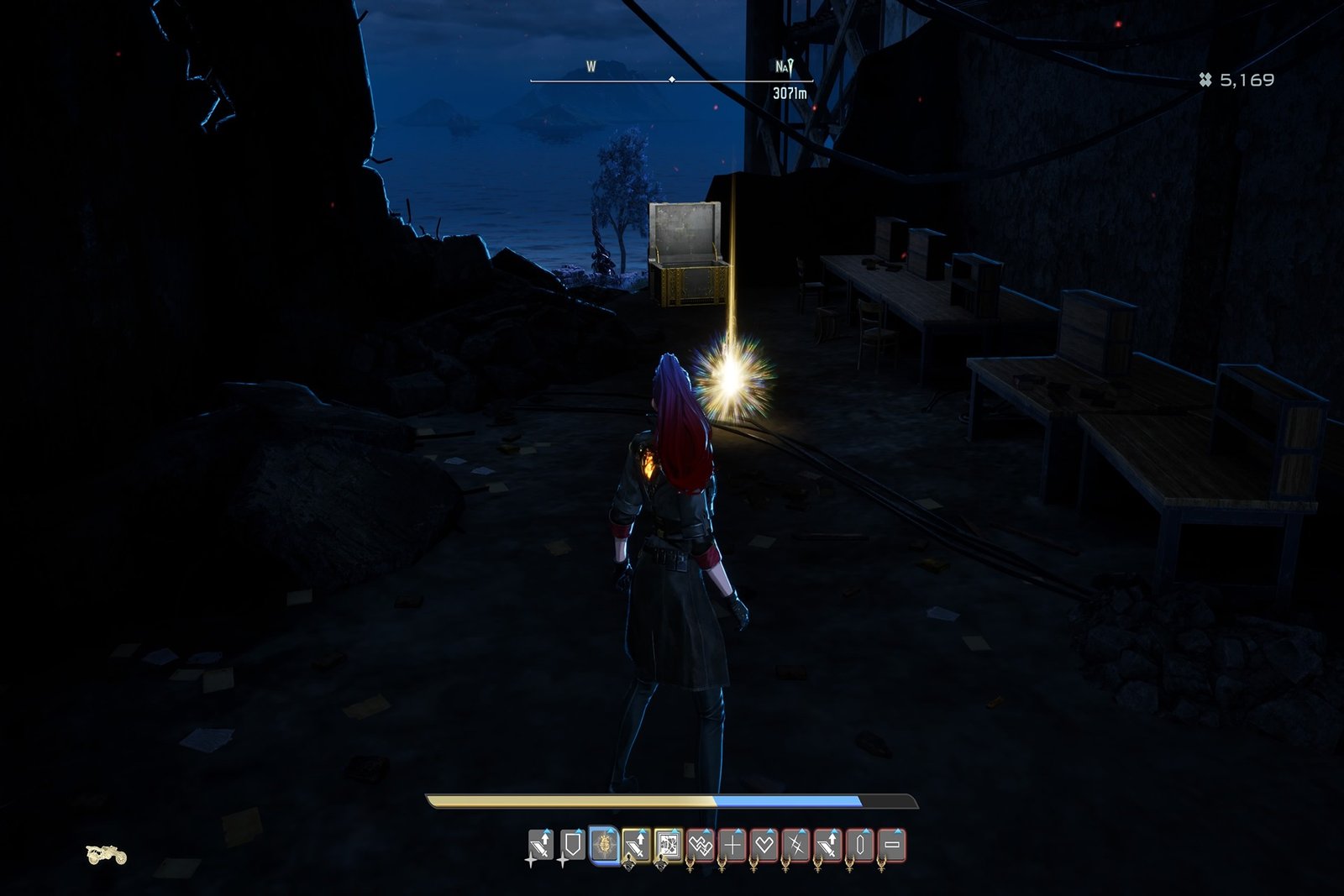
Task: Click the minus sign buff icon
Action: pos(893,845)
